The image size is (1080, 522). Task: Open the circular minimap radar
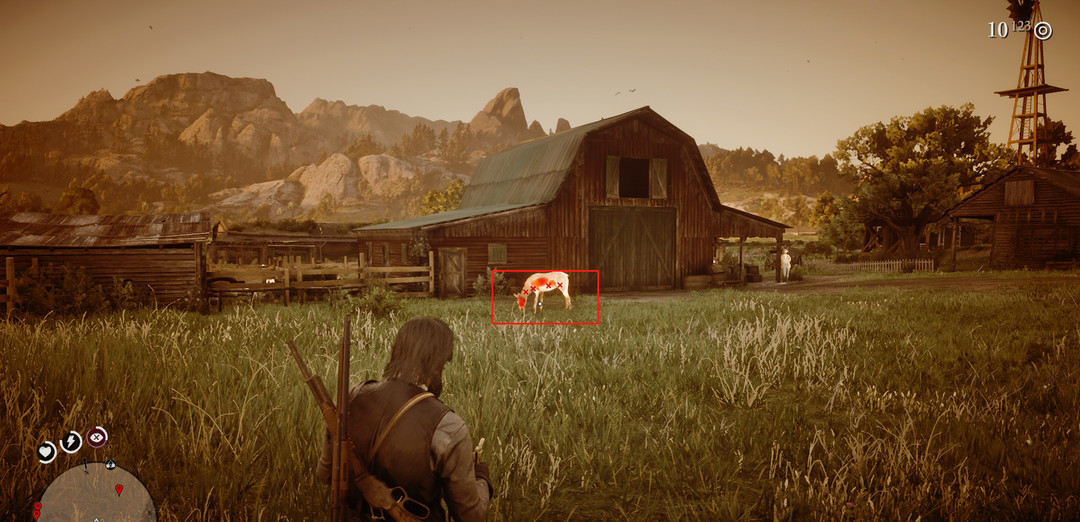click(x=96, y=495)
